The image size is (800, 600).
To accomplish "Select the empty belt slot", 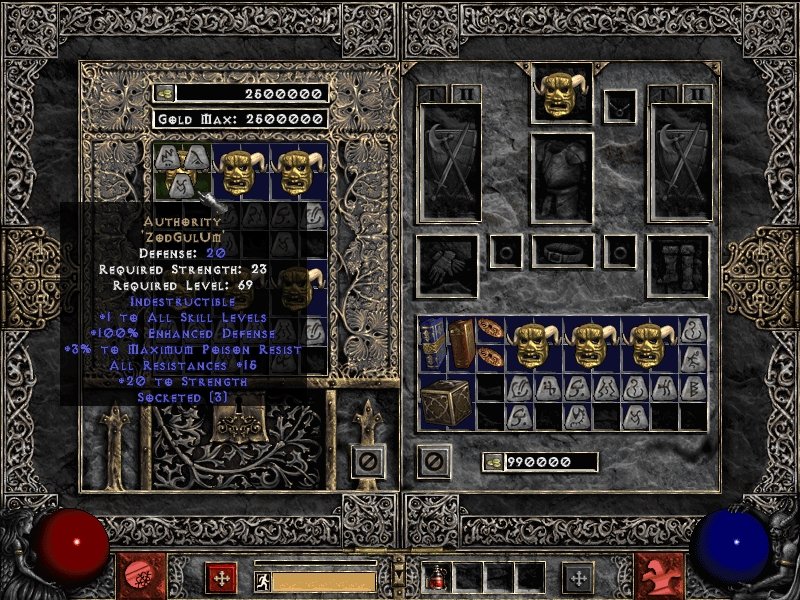I will point(562,251).
